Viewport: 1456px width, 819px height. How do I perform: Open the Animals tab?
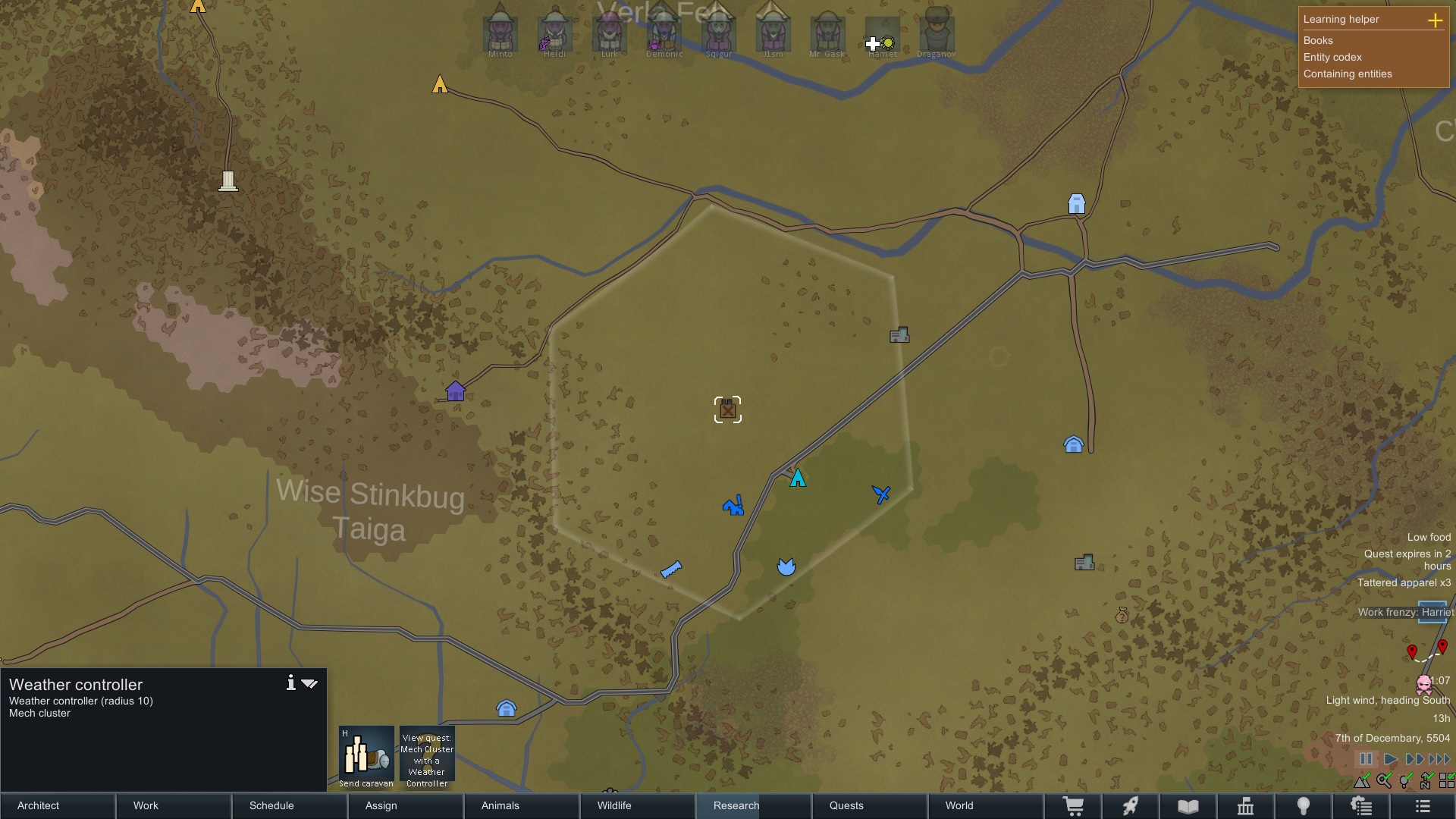521,805
